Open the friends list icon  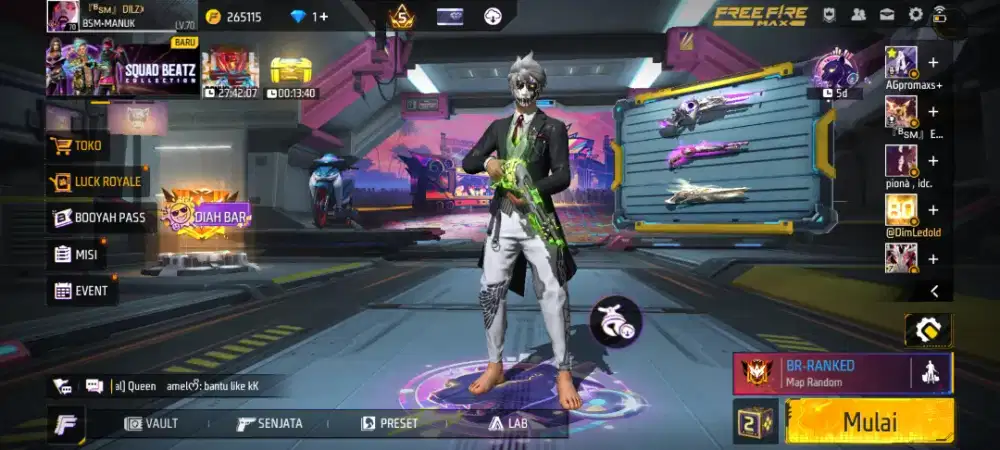858,15
